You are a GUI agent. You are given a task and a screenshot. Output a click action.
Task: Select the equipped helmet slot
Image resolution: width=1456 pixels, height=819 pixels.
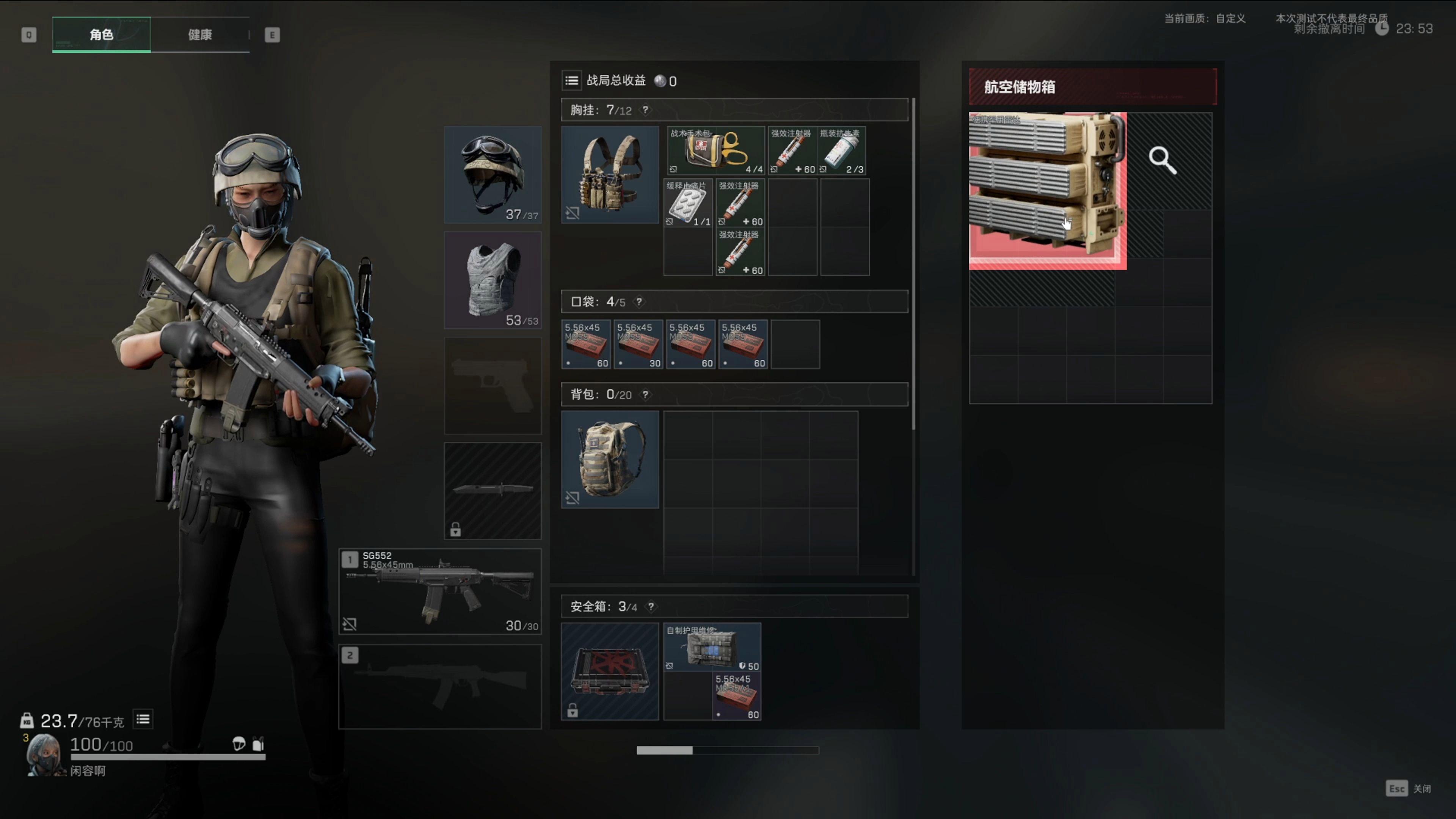[x=492, y=174]
